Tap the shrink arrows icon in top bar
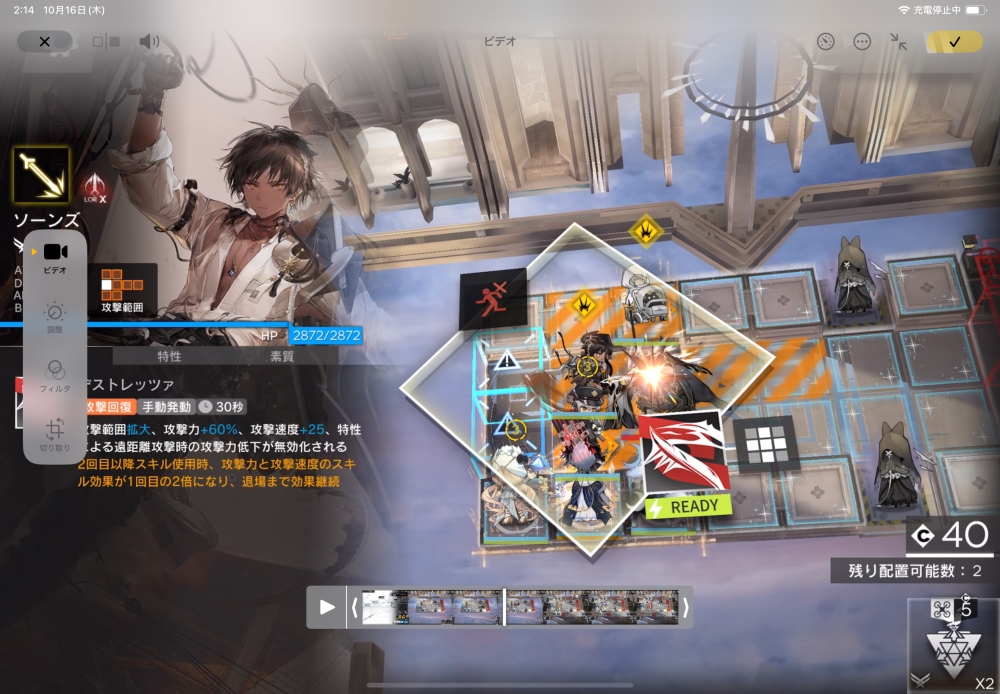1000x694 pixels. 898,42
